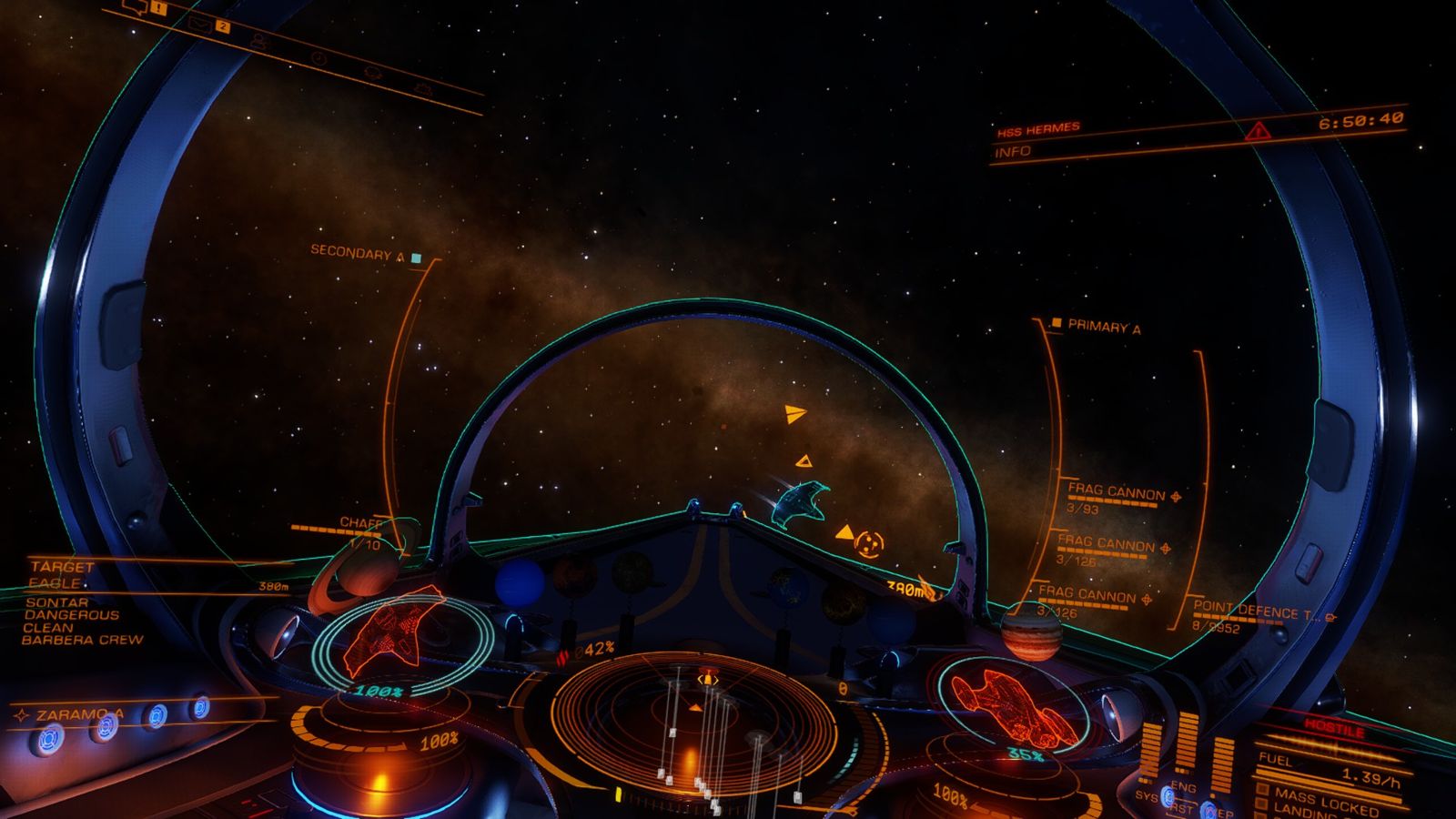The image size is (1456, 819).
Task: Click the central radar scanner disc
Action: 695,717
